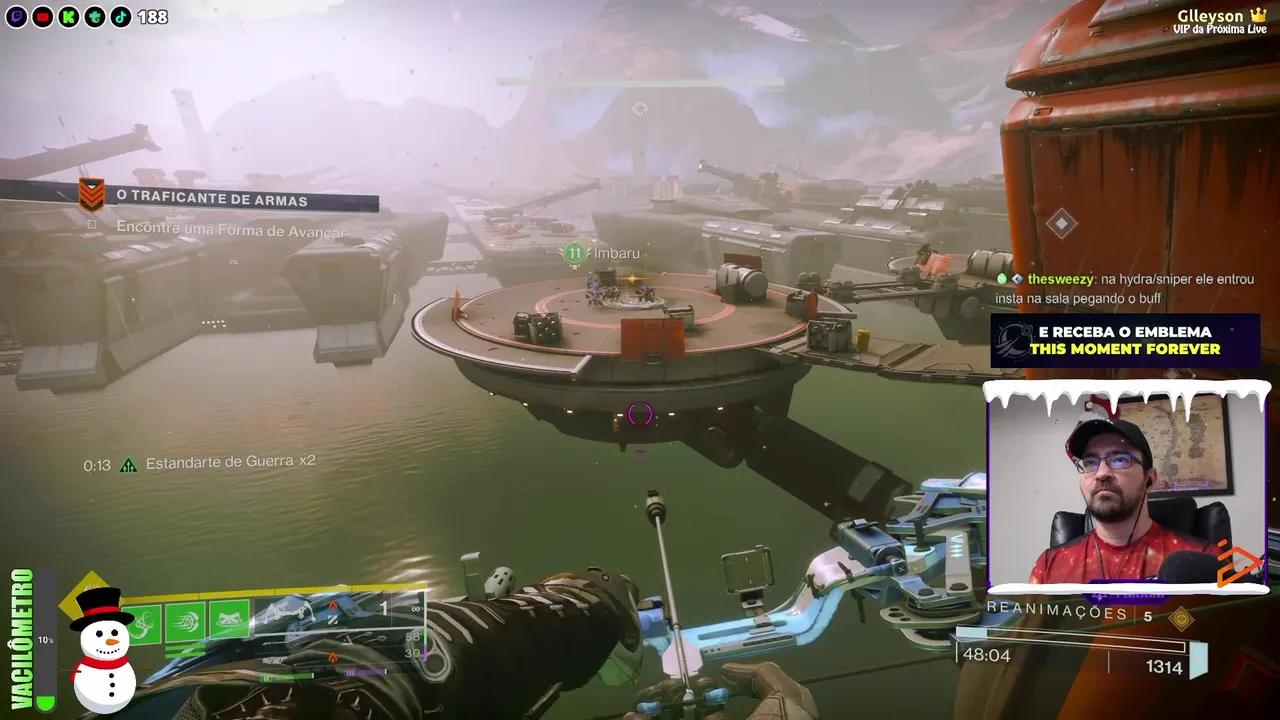This screenshot has height=720, width=1280.
Task: Select the streamer webcam thumbnail
Action: (x=1127, y=488)
